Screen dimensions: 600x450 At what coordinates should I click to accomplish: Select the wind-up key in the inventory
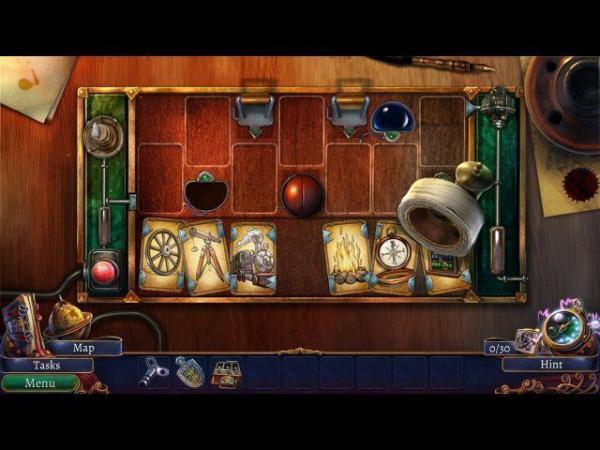pyautogui.click(x=154, y=371)
